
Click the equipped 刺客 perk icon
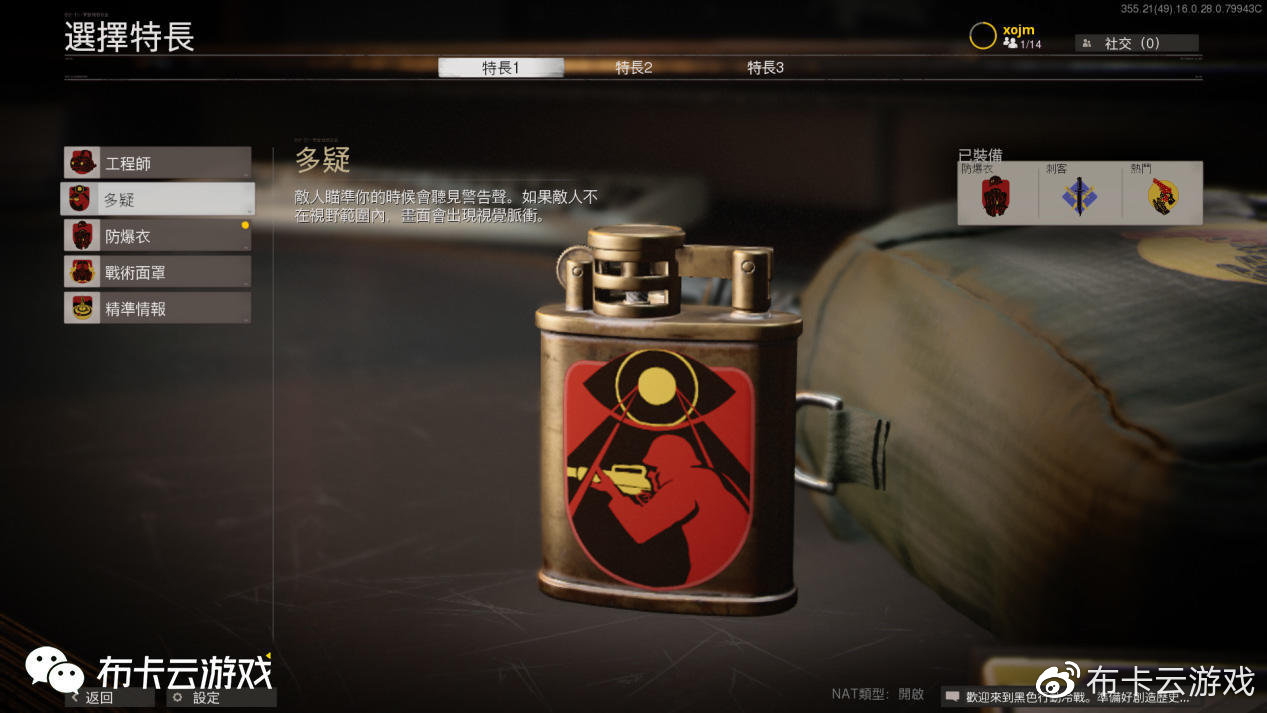1080,197
